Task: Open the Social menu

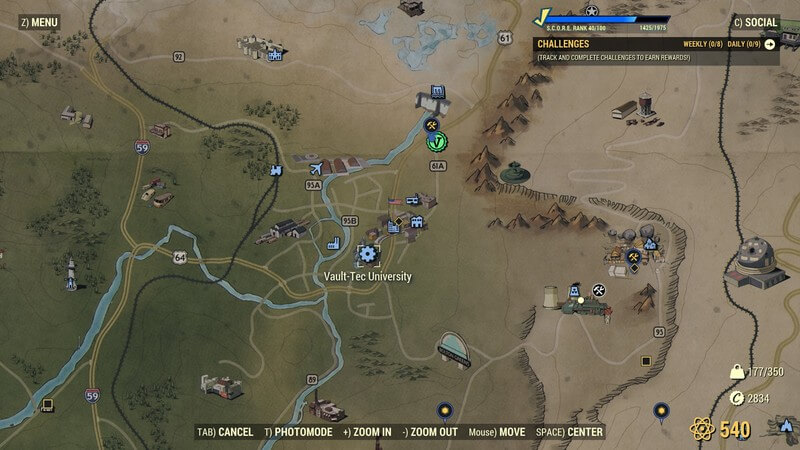Action: point(758,21)
